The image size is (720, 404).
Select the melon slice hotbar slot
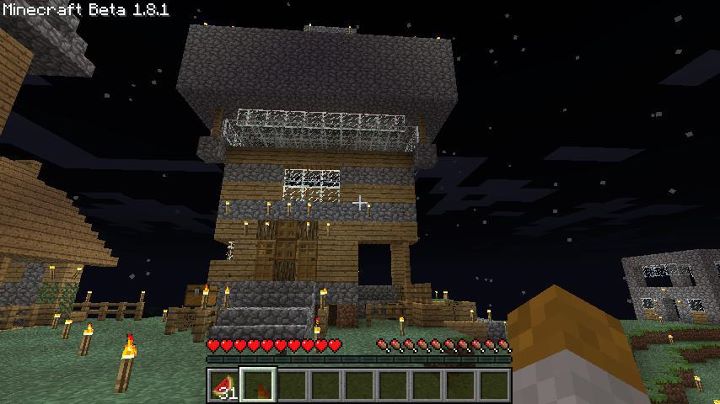pos(225,384)
